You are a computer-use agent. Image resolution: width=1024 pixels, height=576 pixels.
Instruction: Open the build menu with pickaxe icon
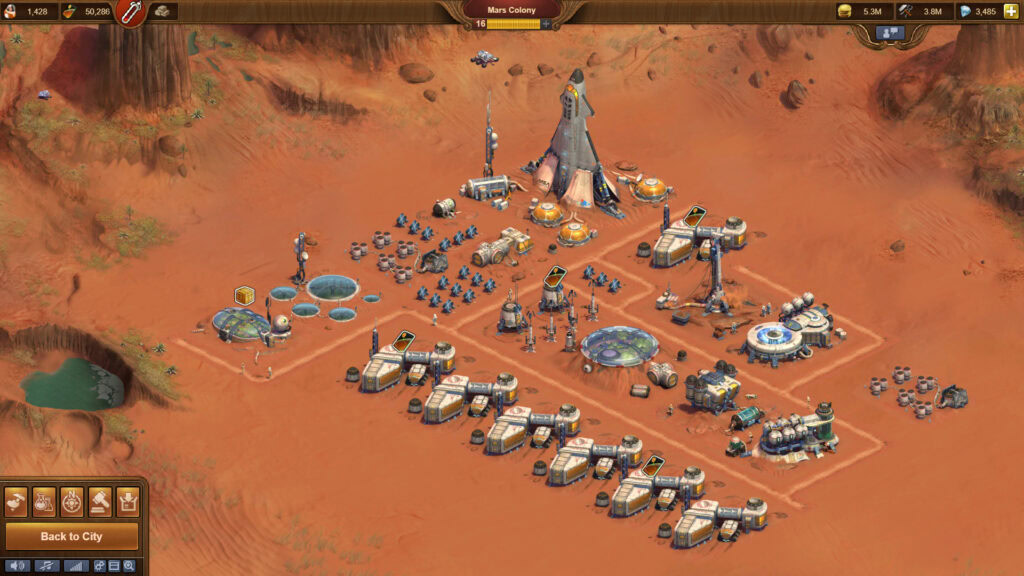(x=17, y=501)
